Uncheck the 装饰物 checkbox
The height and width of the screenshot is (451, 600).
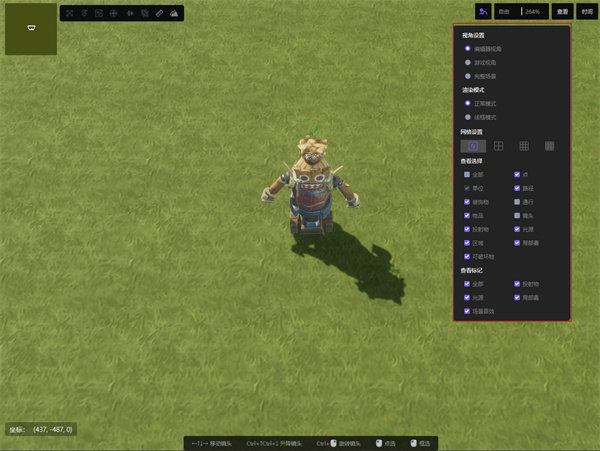[467, 202]
